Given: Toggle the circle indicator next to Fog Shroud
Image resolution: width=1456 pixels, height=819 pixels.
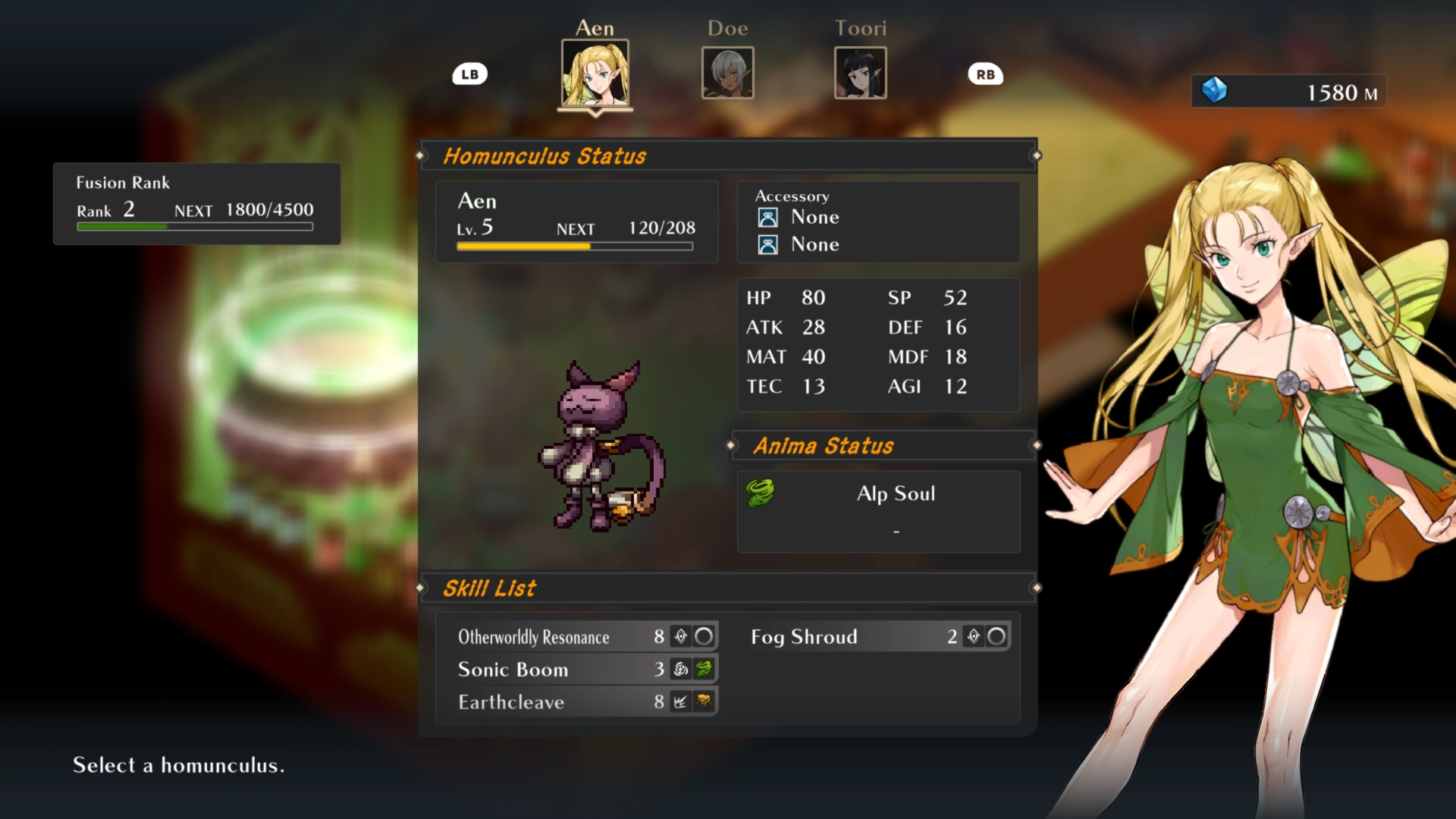Looking at the screenshot, I should coord(996,637).
